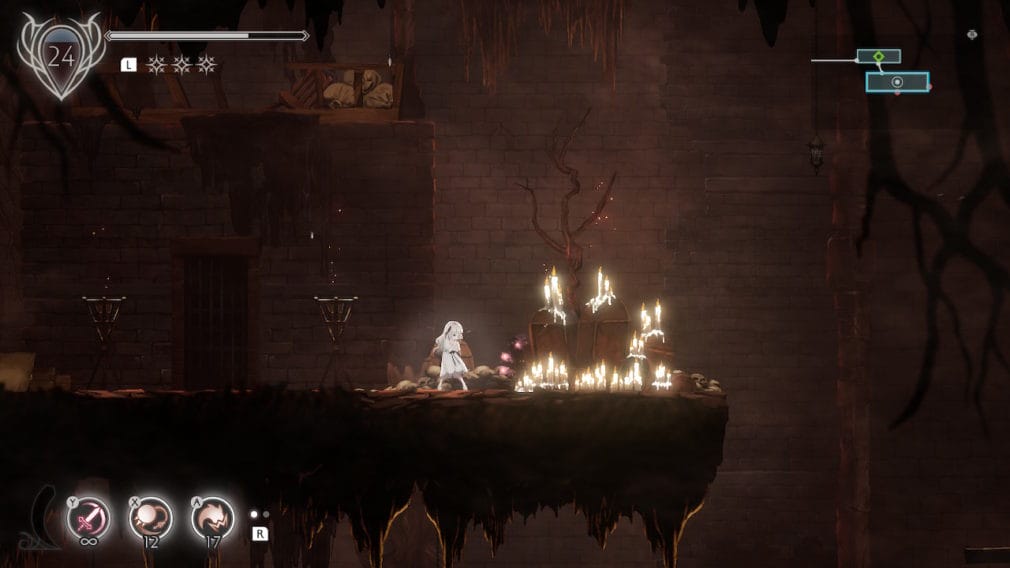Image resolution: width=1010 pixels, height=568 pixels.
Task: Select the green diamond marker on the minimap
Action: pos(878,57)
